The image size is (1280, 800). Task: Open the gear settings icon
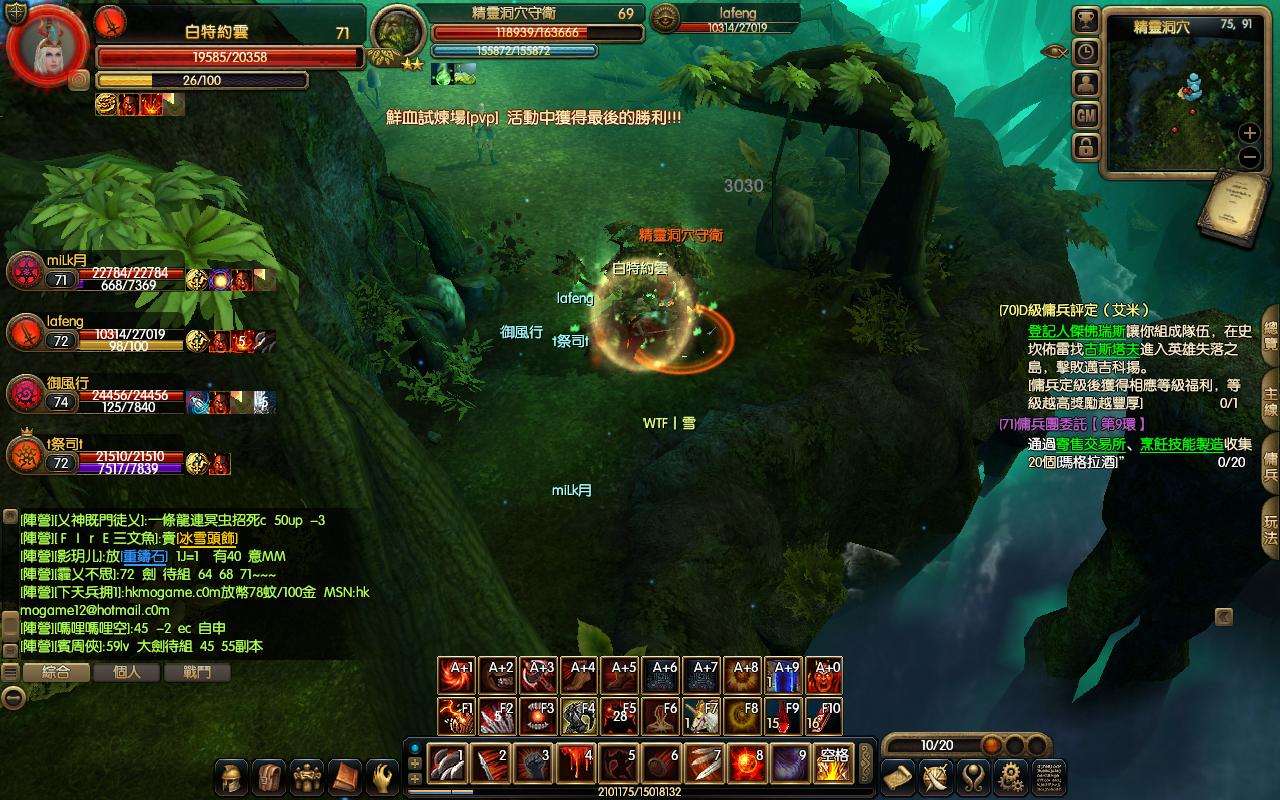pyautogui.click(x=1011, y=777)
